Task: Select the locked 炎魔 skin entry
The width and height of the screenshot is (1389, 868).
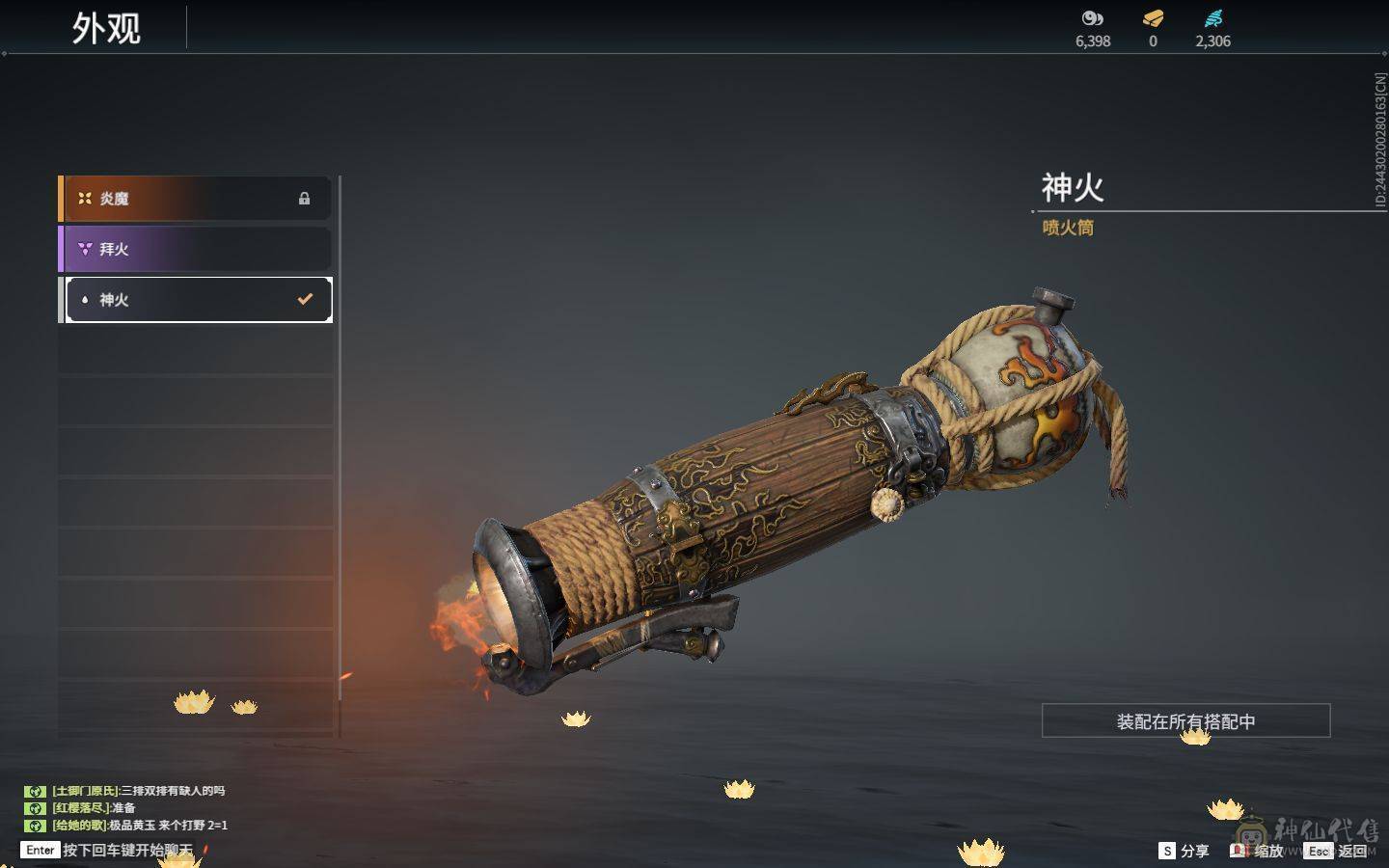Action: pos(196,199)
